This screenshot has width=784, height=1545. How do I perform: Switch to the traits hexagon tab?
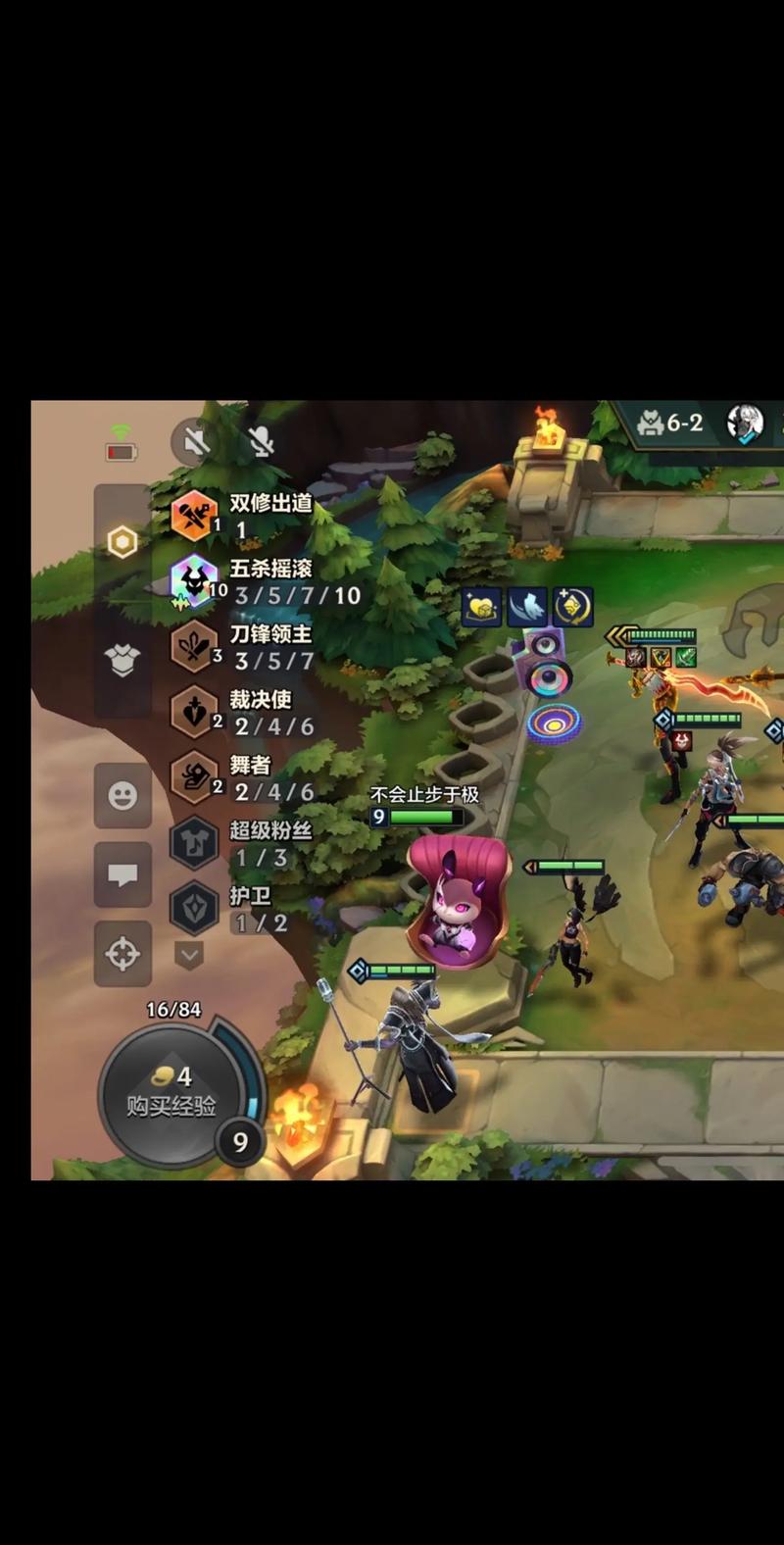(122, 541)
